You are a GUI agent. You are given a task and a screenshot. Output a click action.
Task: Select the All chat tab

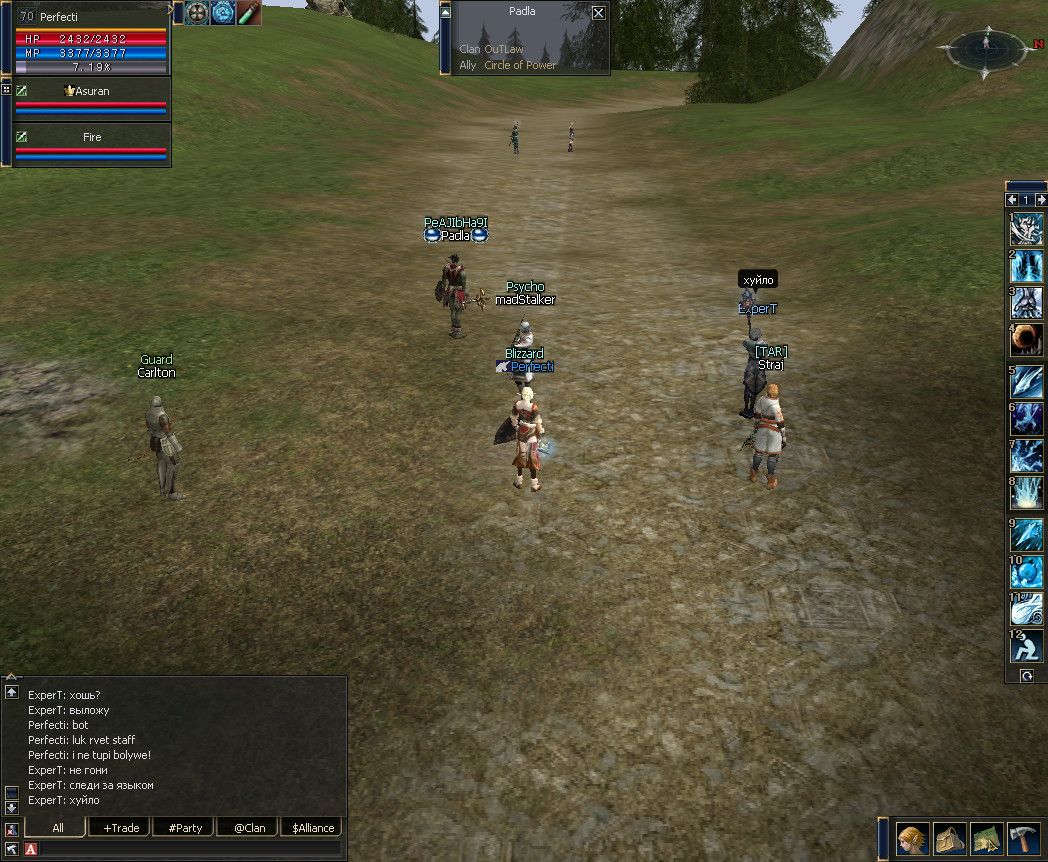(x=57, y=828)
